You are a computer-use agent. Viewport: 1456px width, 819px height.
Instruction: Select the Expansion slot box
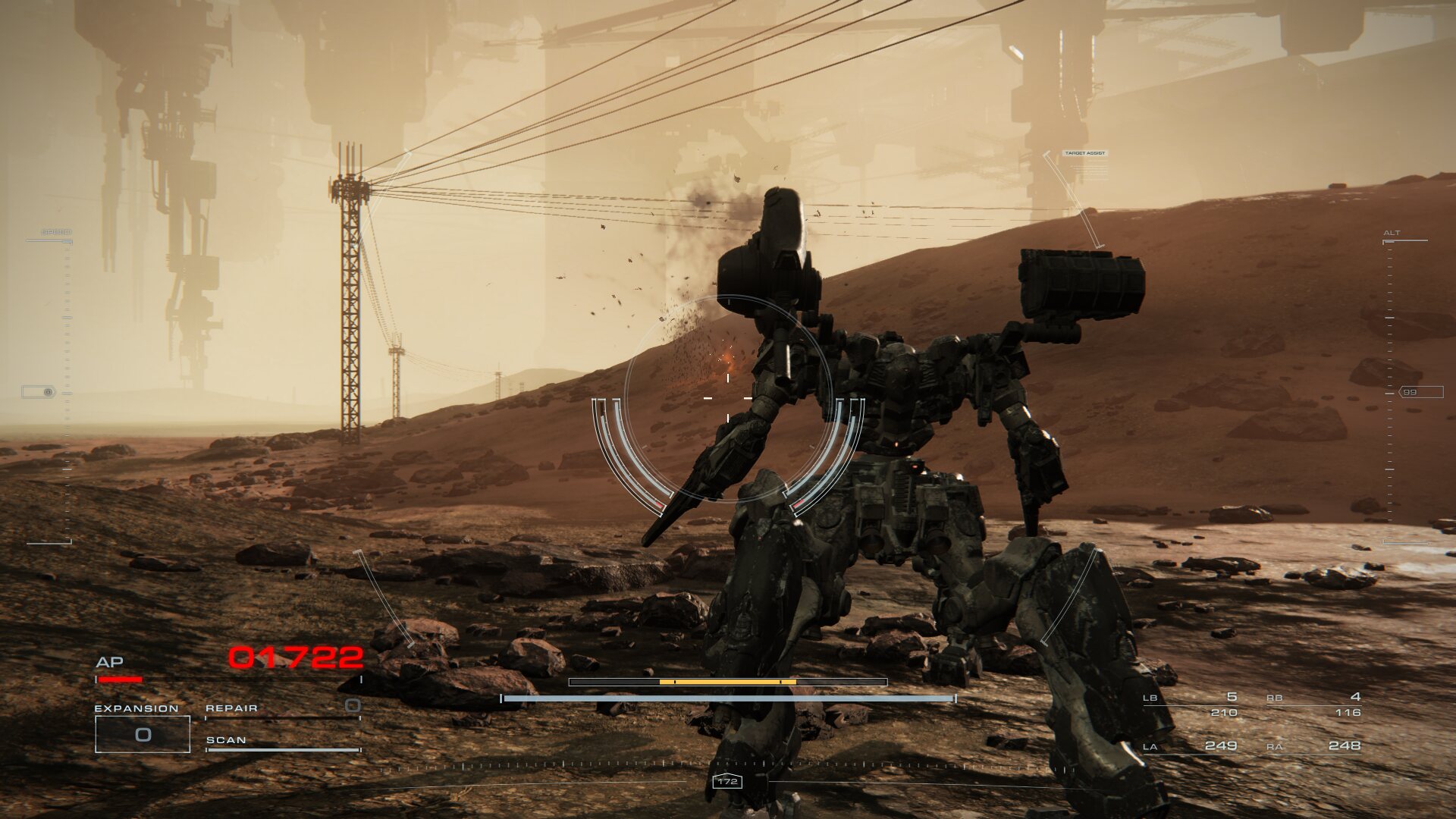(143, 734)
